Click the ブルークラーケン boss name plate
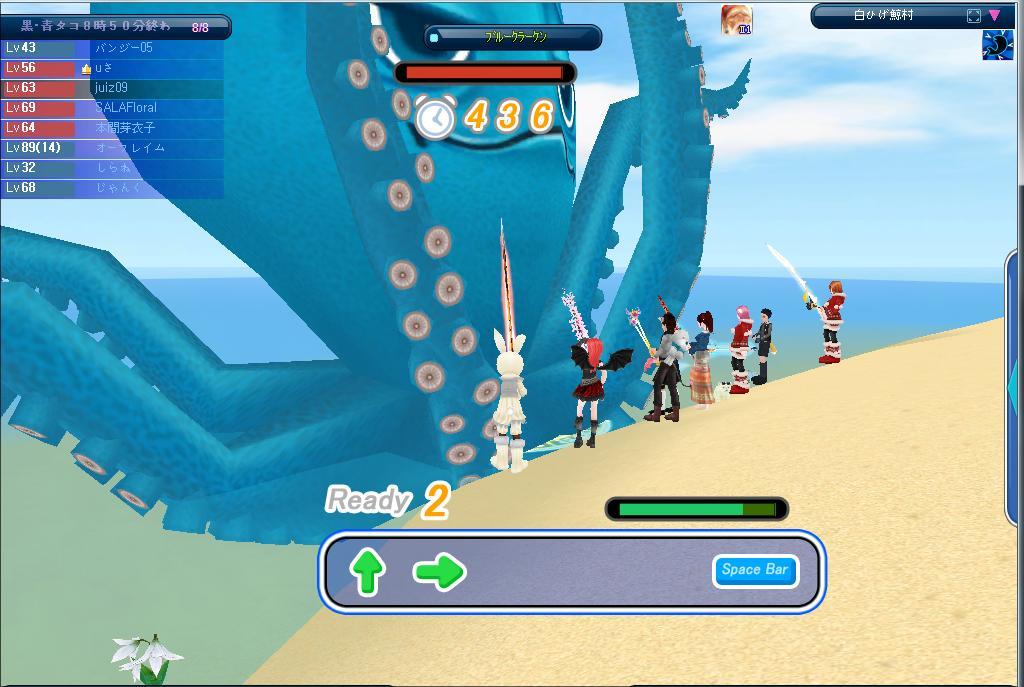This screenshot has height=687, width=1024. pyautogui.click(x=513, y=37)
